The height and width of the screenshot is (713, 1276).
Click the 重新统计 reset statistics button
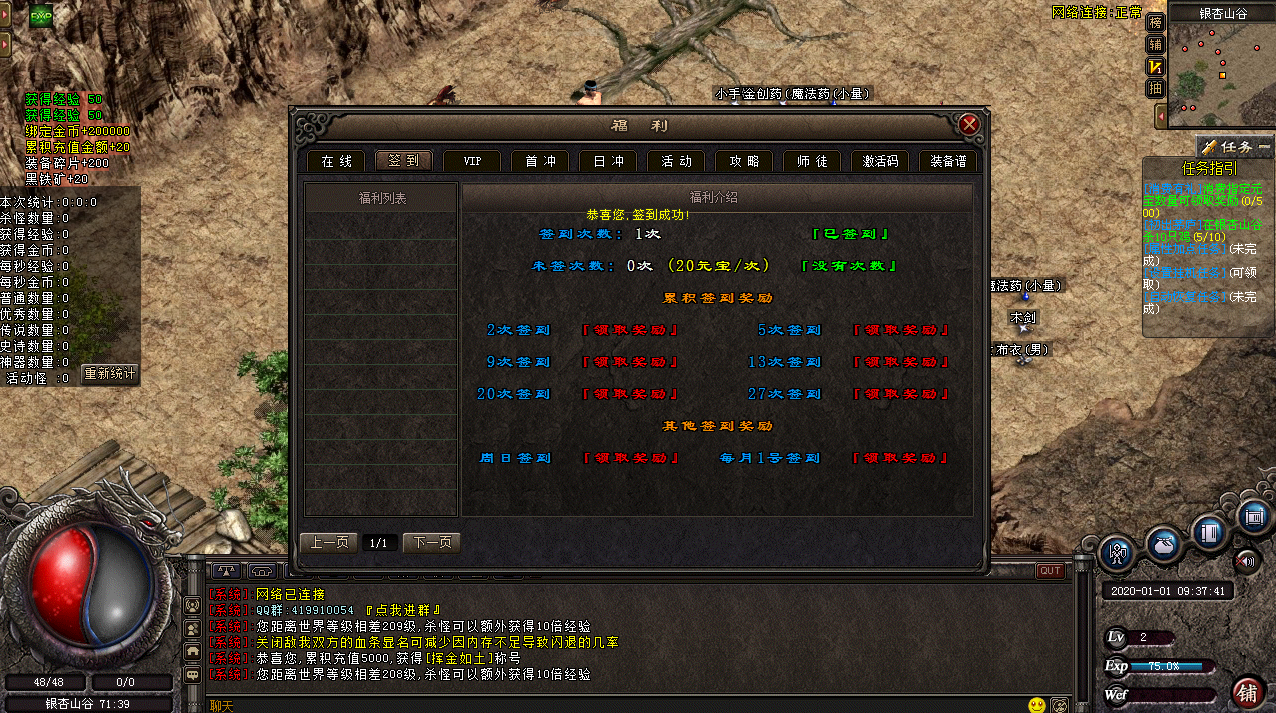click(x=109, y=374)
